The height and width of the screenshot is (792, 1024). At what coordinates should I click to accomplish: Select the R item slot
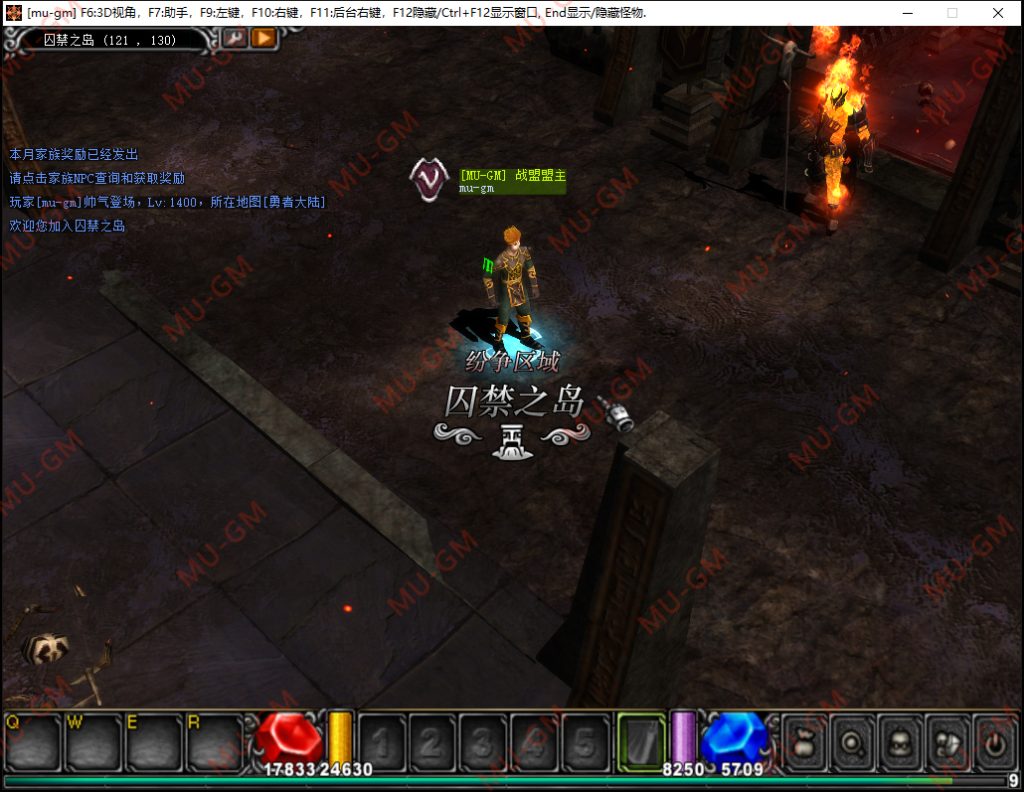pyautogui.click(x=214, y=741)
